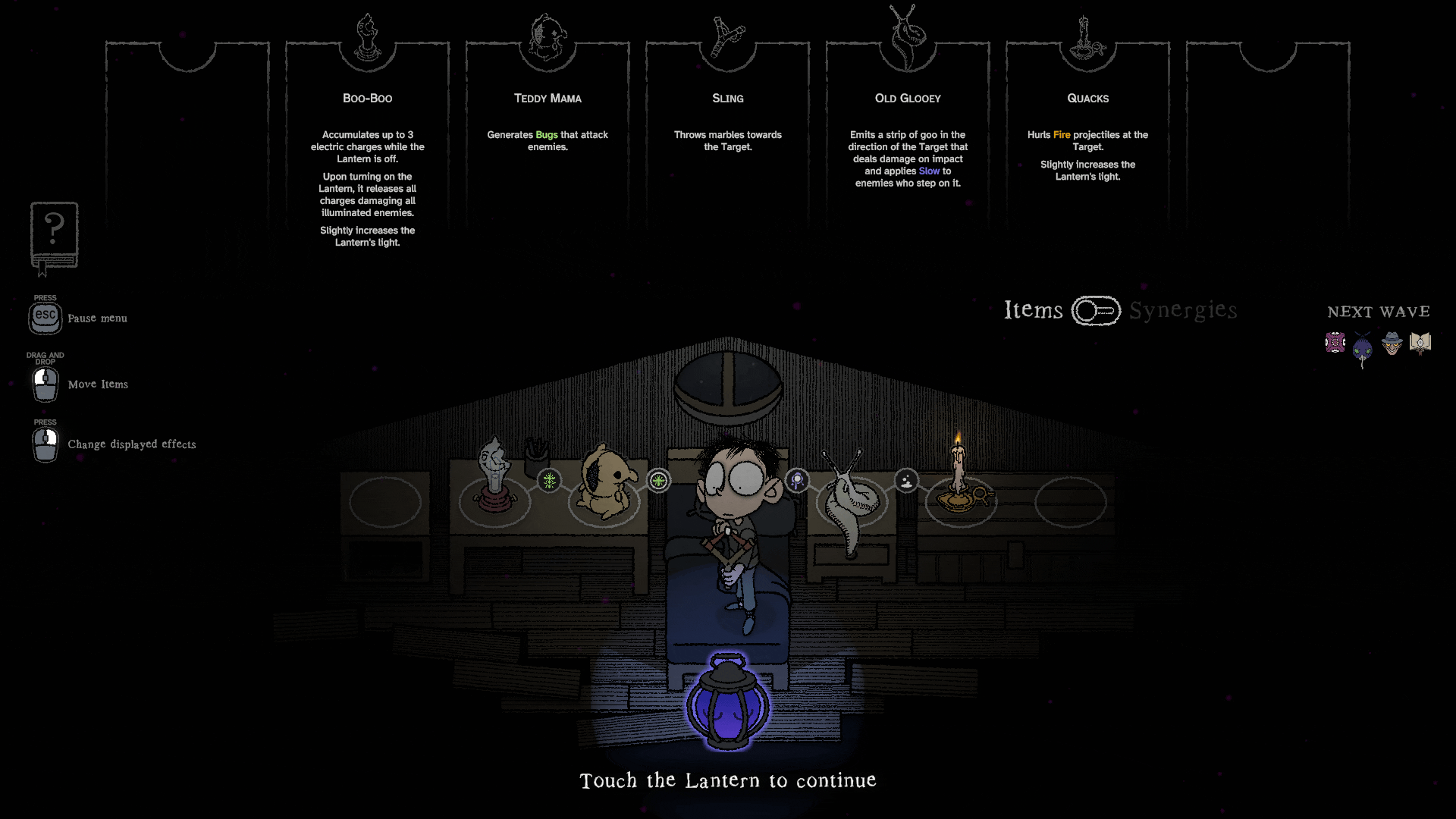
Task: Toggle the purple synergy node beside the boy
Action: tap(797, 480)
